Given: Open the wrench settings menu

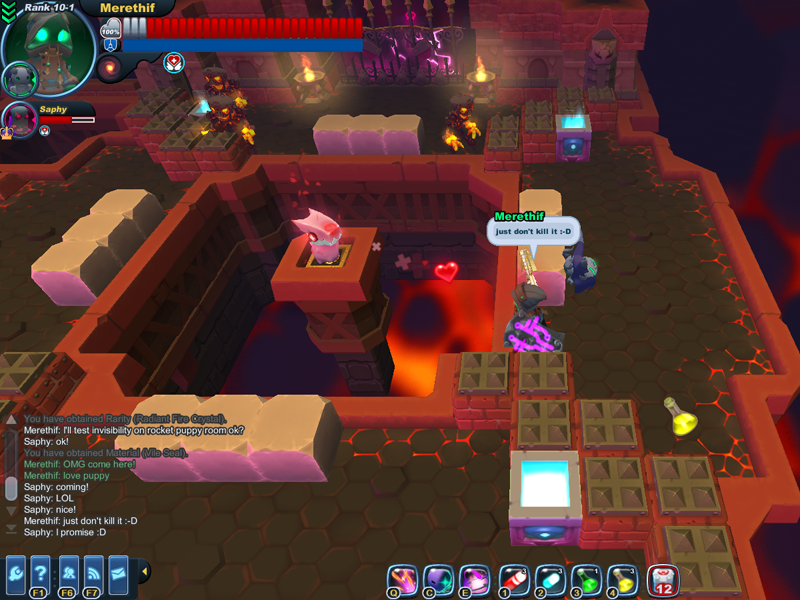Looking at the screenshot, I should [x=16, y=573].
